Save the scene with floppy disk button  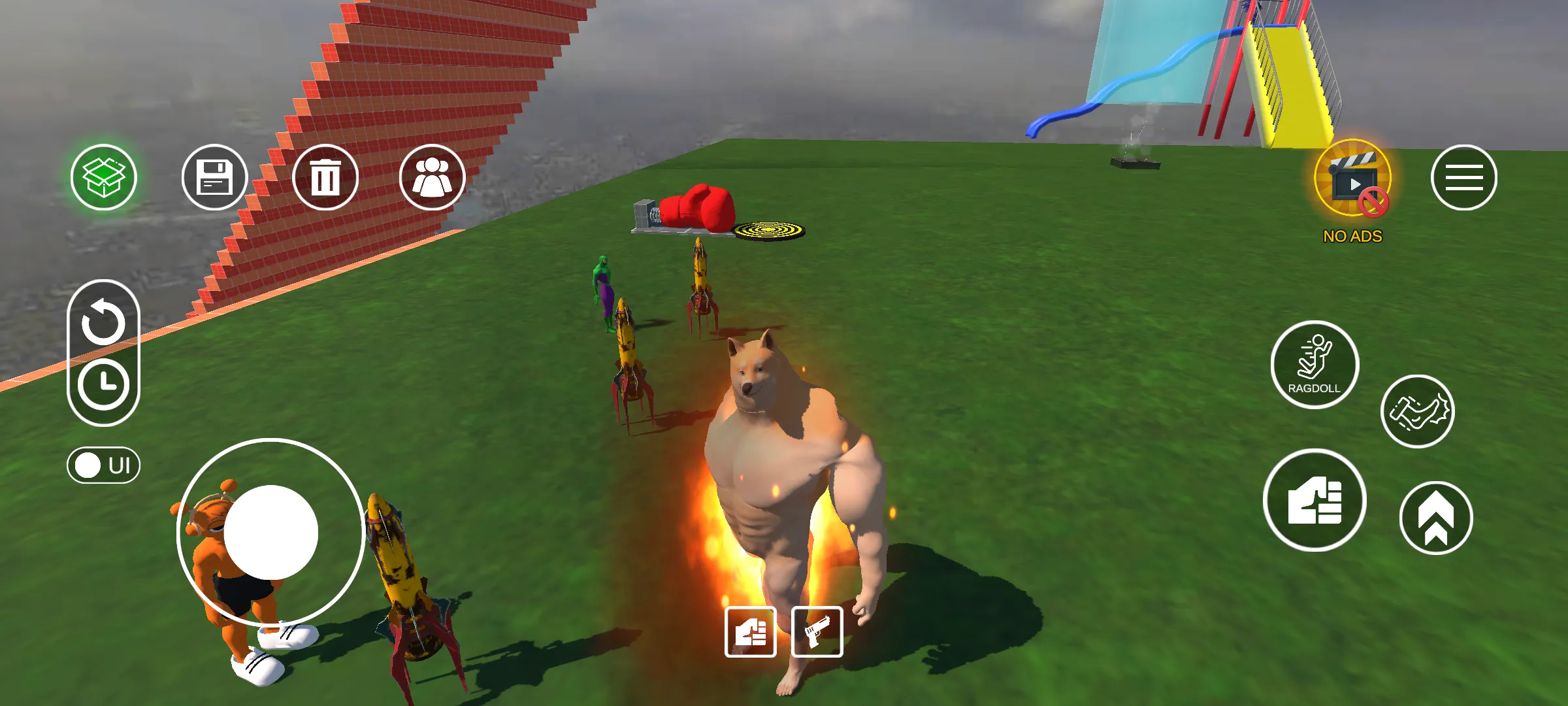(214, 177)
